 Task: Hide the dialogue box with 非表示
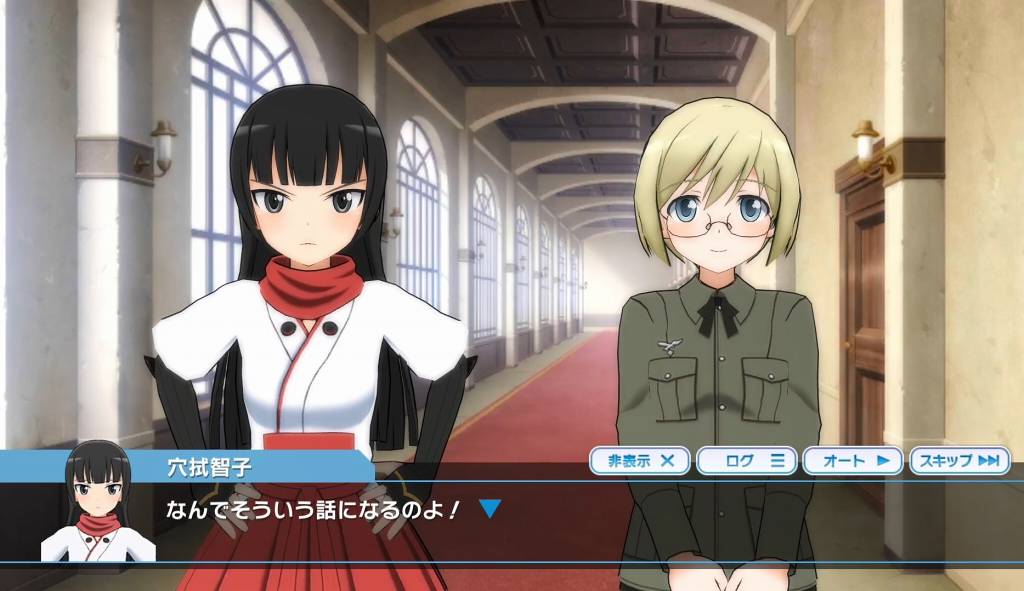pos(640,461)
